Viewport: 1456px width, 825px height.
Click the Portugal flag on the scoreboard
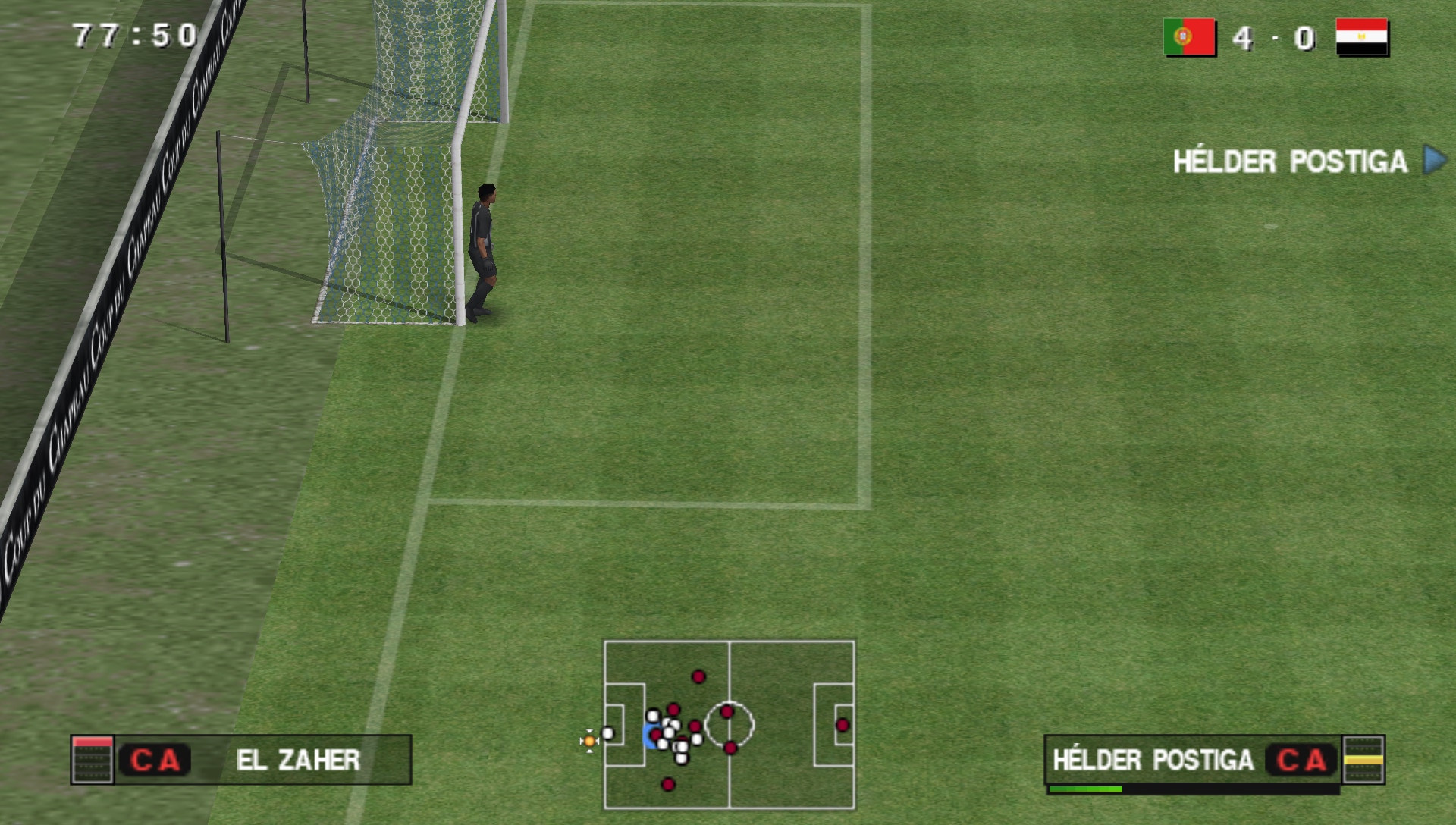click(x=1188, y=36)
